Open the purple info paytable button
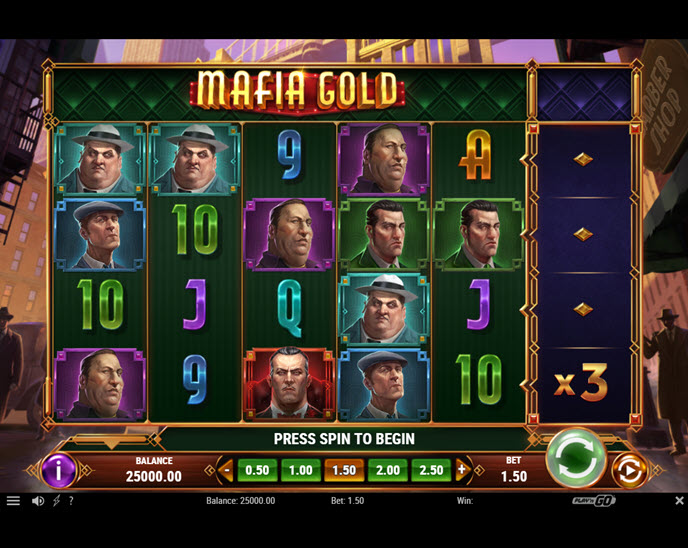 click(x=59, y=470)
